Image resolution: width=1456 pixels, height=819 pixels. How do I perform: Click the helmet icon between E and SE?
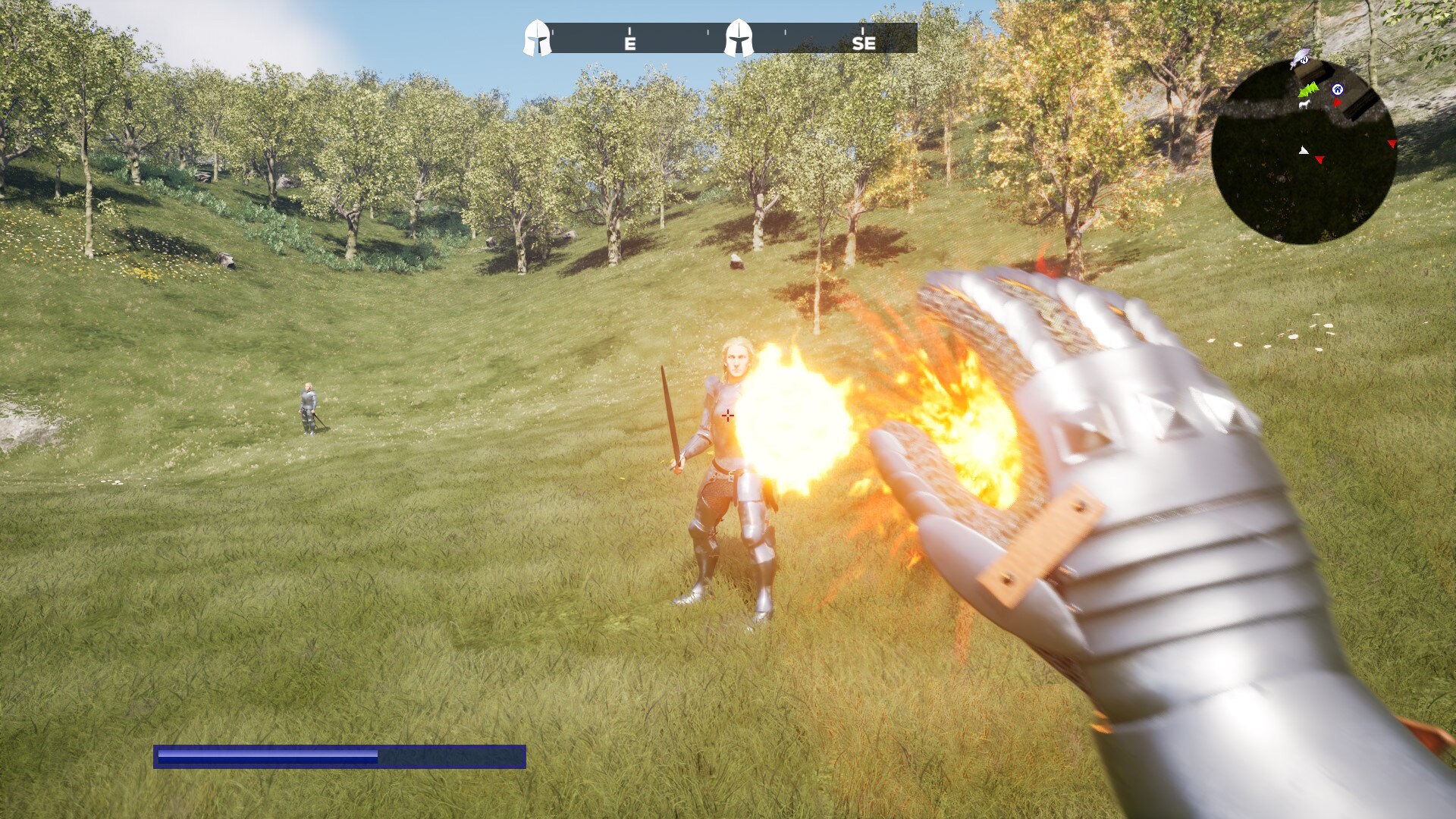[x=739, y=39]
